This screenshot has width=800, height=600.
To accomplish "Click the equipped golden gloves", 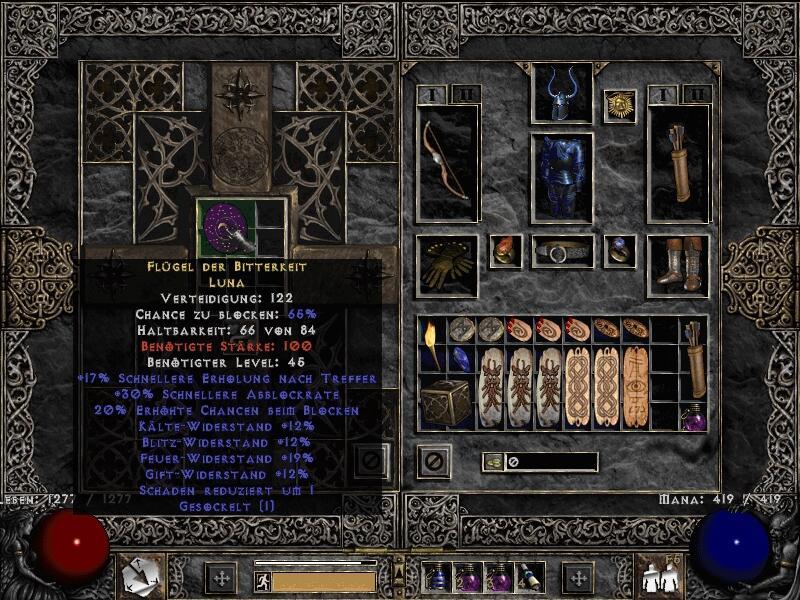I will click(447, 266).
